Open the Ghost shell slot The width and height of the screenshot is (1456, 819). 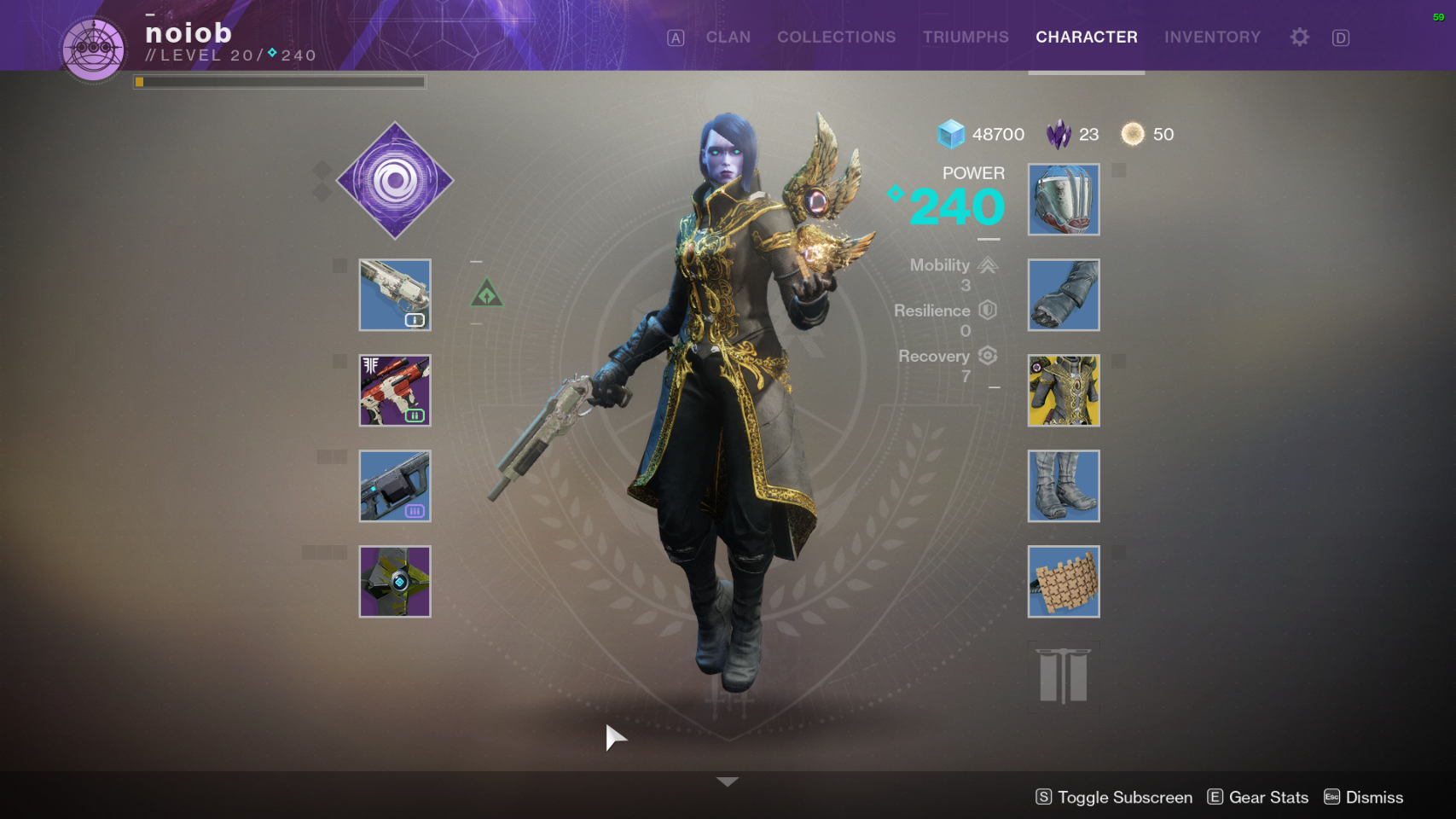point(395,582)
